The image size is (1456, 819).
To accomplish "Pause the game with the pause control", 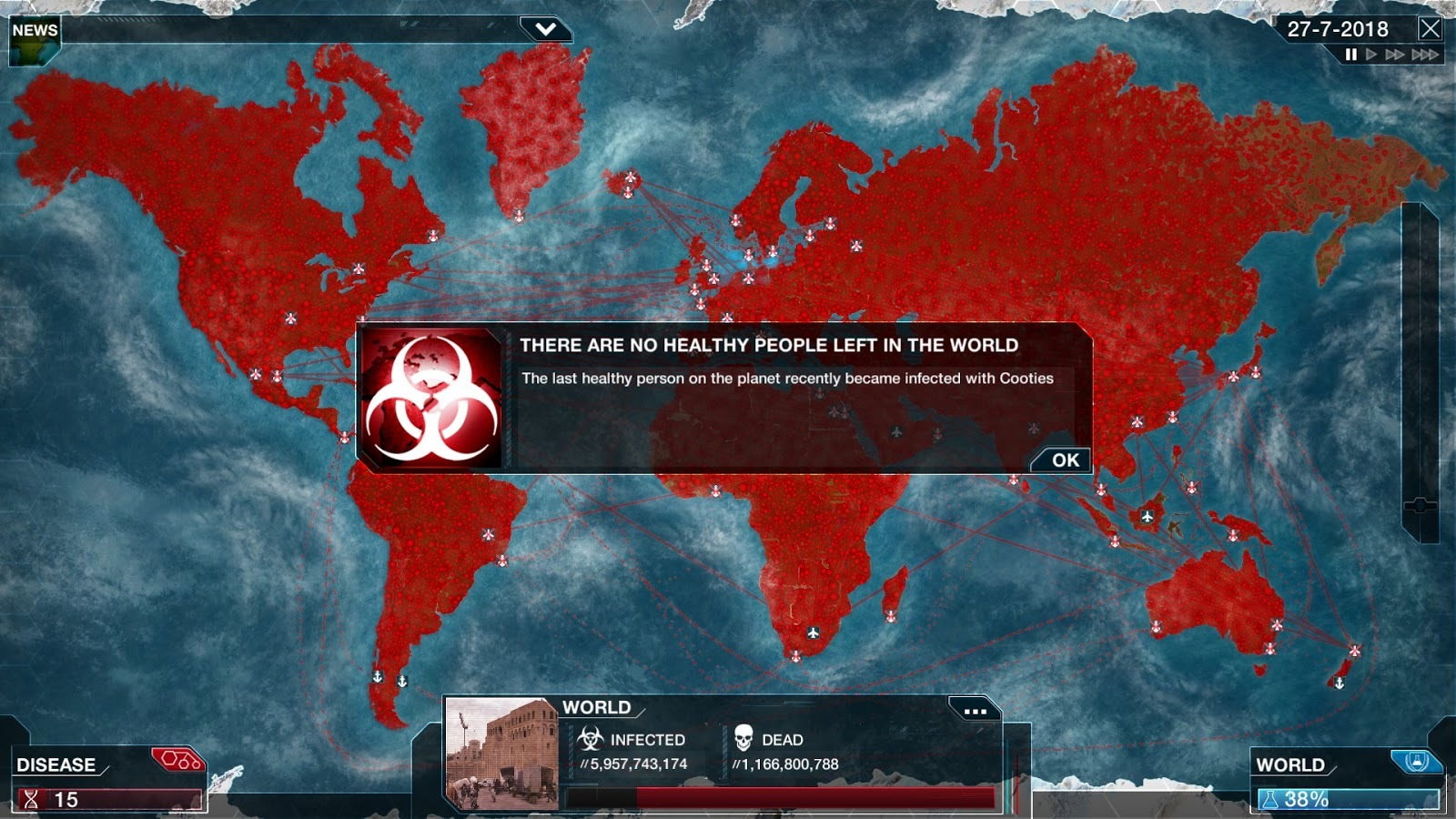I will click(1351, 55).
